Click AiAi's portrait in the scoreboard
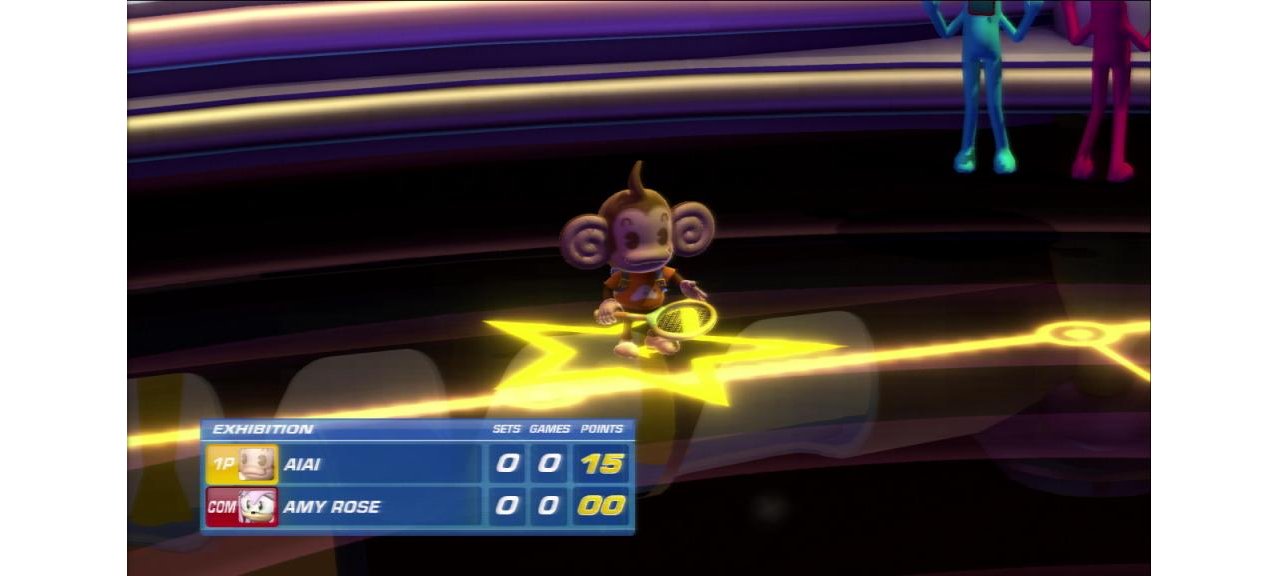This screenshot has height=576, width=1278. click(258, 465)
